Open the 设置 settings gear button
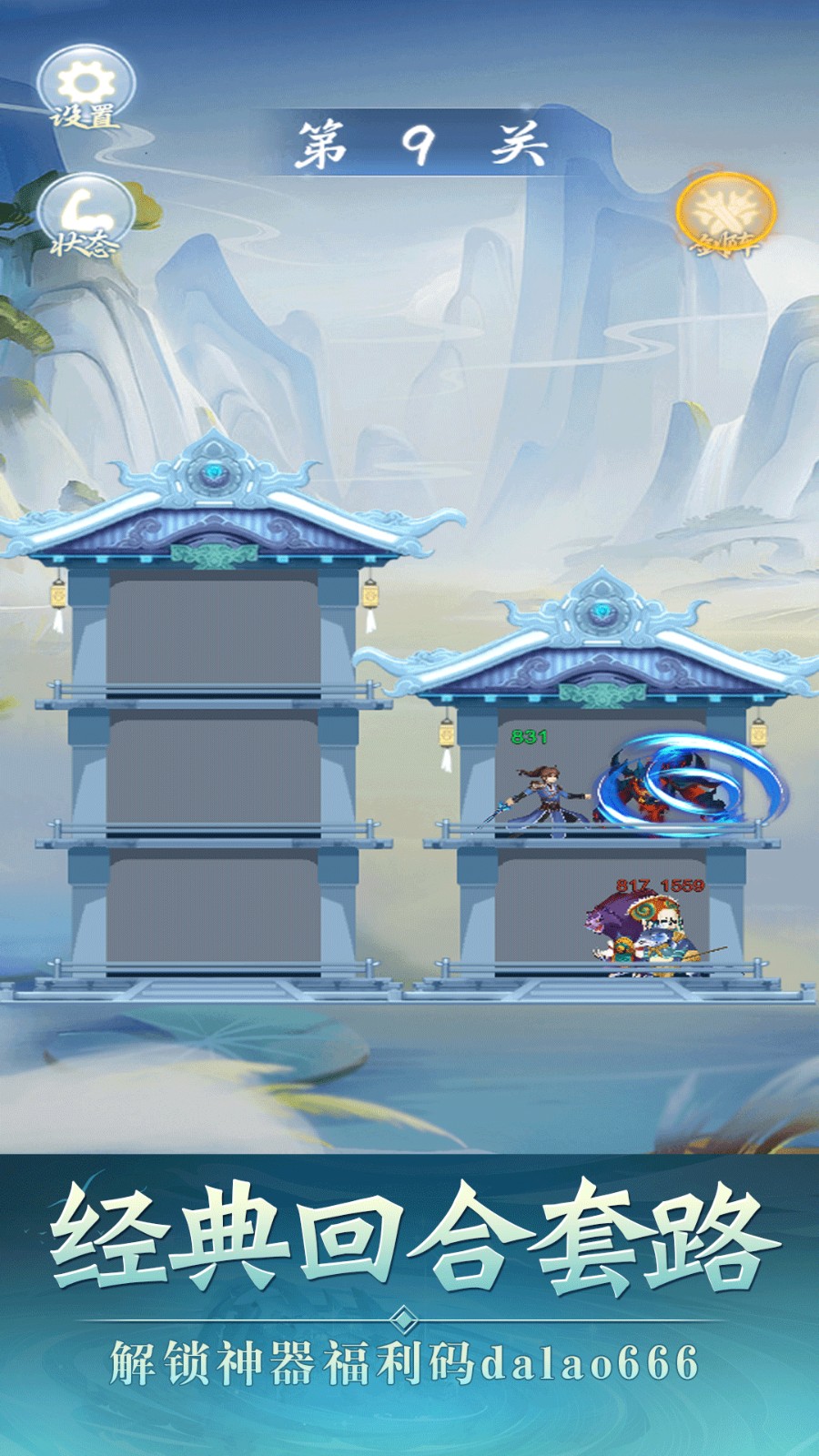Viewport: 819px width, 1456px height. tap(86, 89)
